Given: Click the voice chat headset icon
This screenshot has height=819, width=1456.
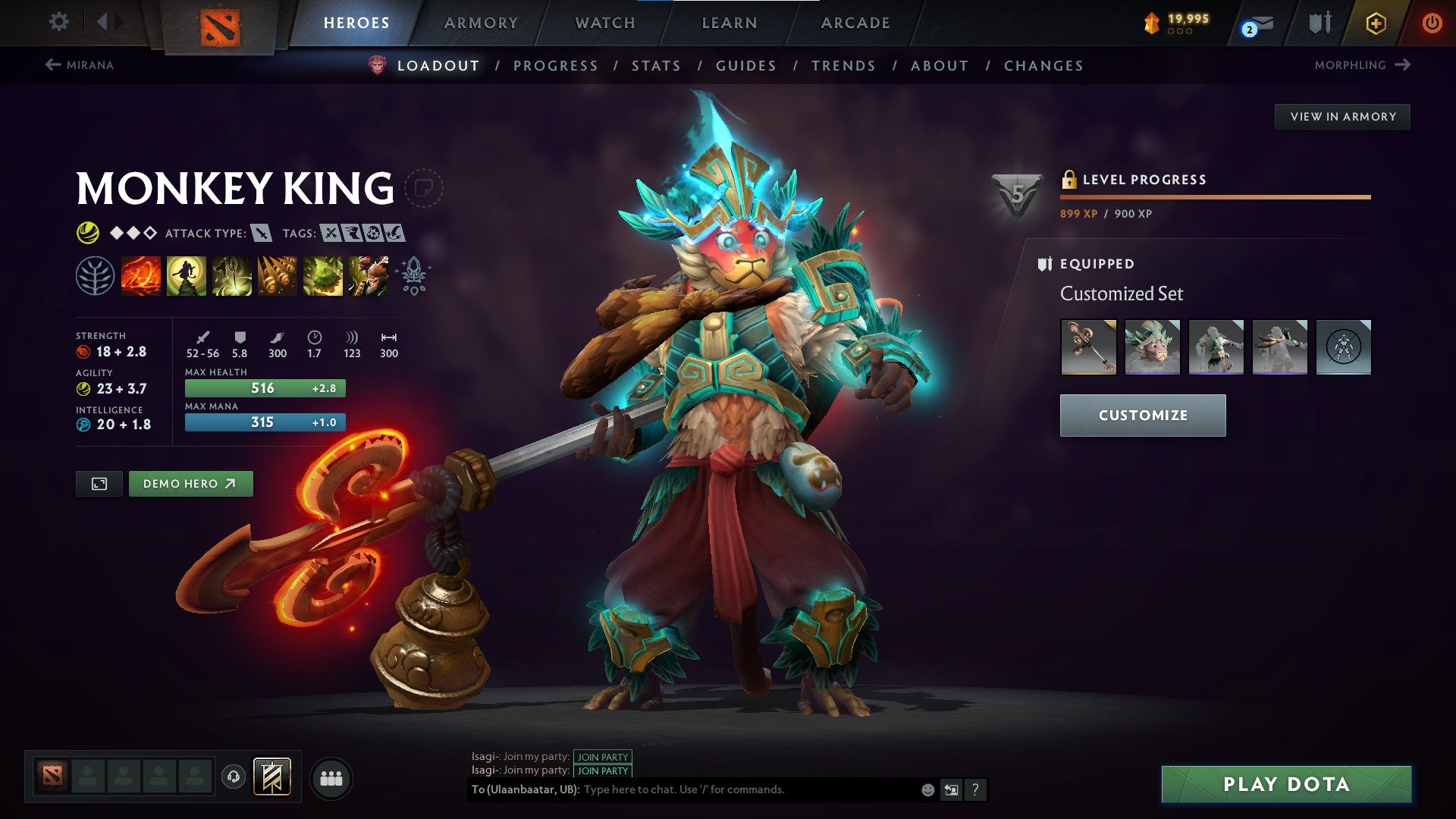Looking at the screenshot, I should pyautogui.click(x=234, y=777).
